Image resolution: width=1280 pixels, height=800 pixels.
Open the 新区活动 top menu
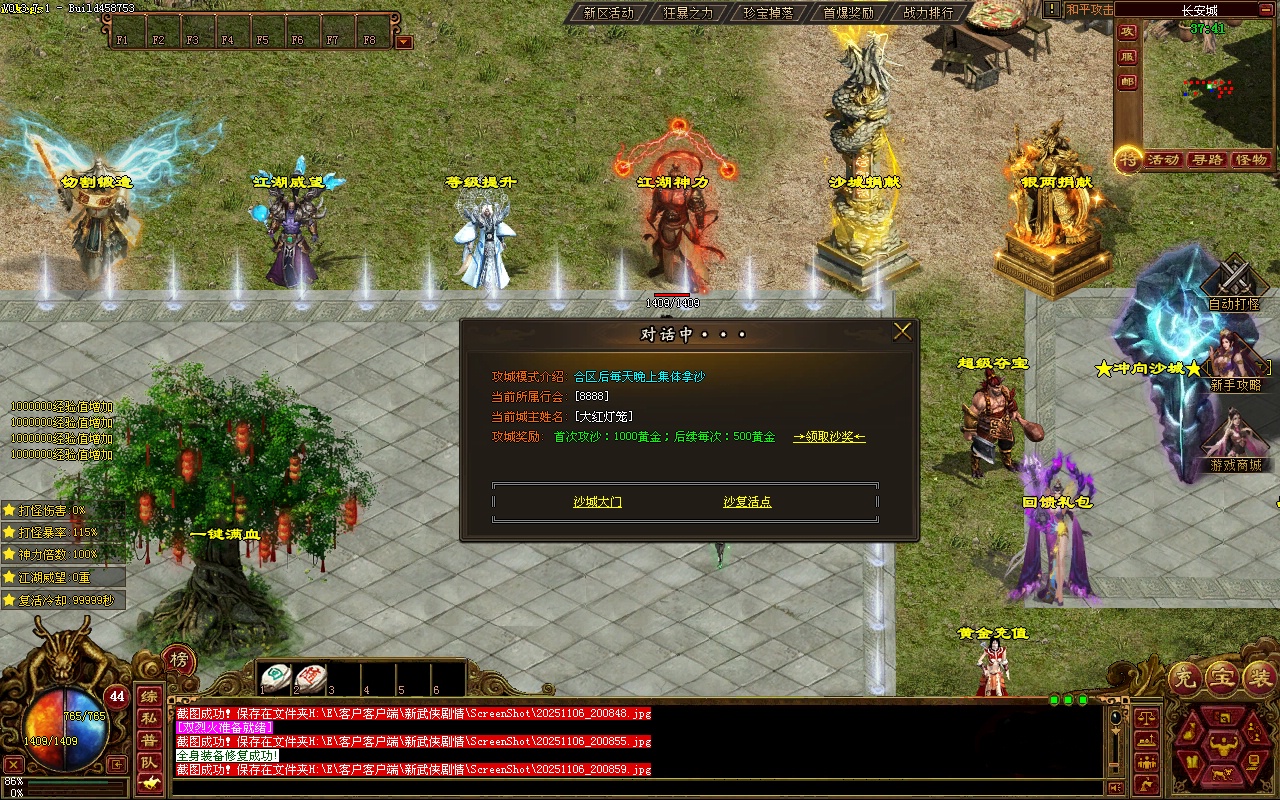(608, 13)
